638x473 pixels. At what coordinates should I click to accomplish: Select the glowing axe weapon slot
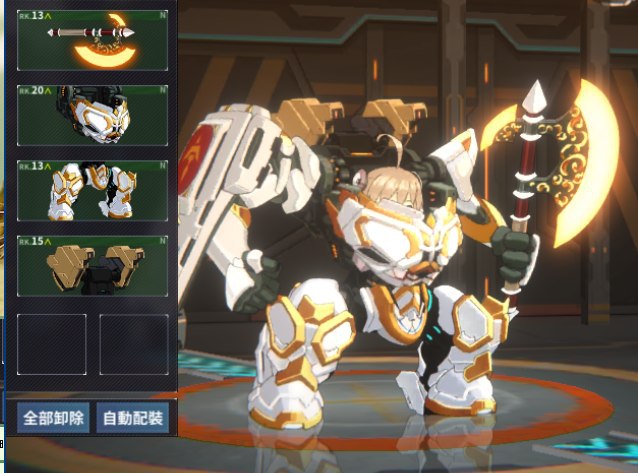92,40
